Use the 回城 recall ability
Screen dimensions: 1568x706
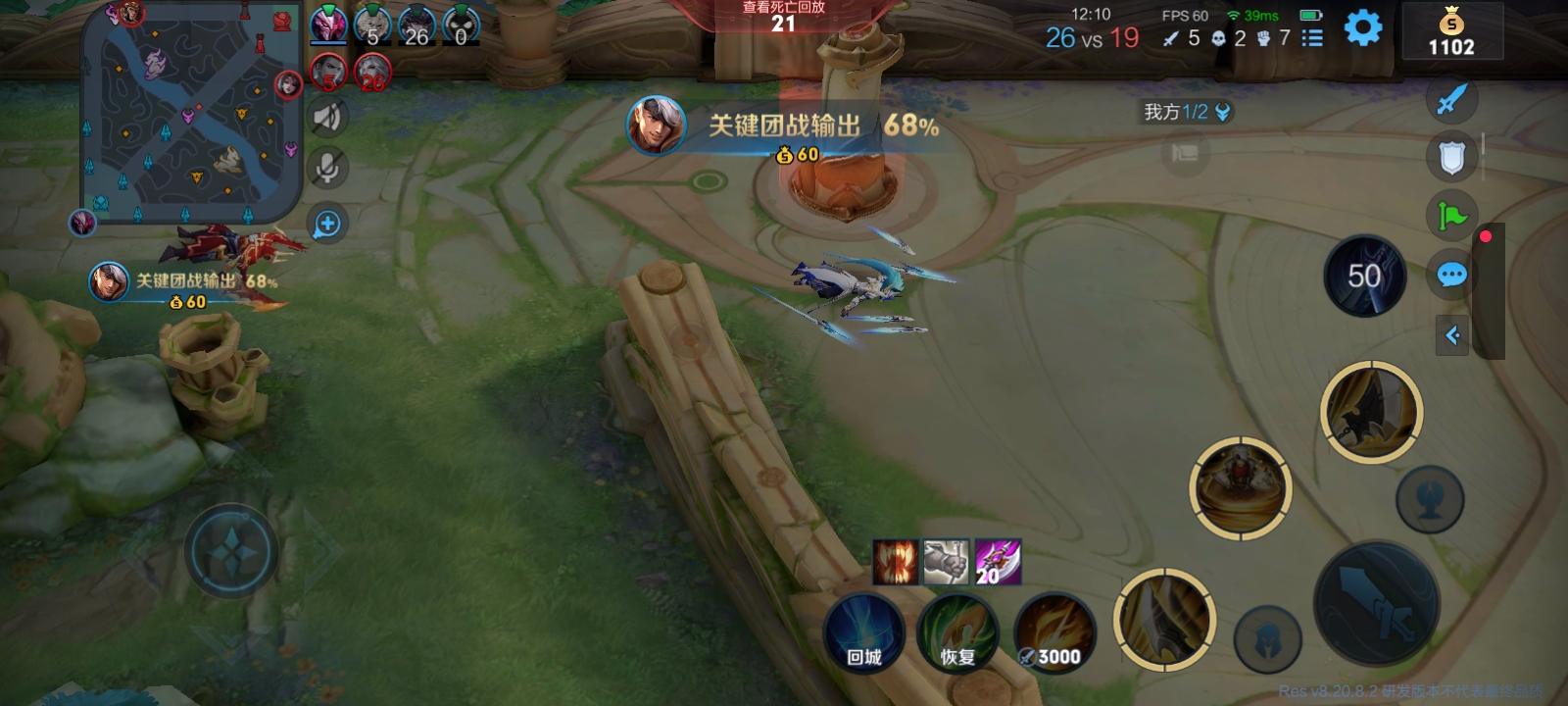pyautogui.click(x=863, y=634)
